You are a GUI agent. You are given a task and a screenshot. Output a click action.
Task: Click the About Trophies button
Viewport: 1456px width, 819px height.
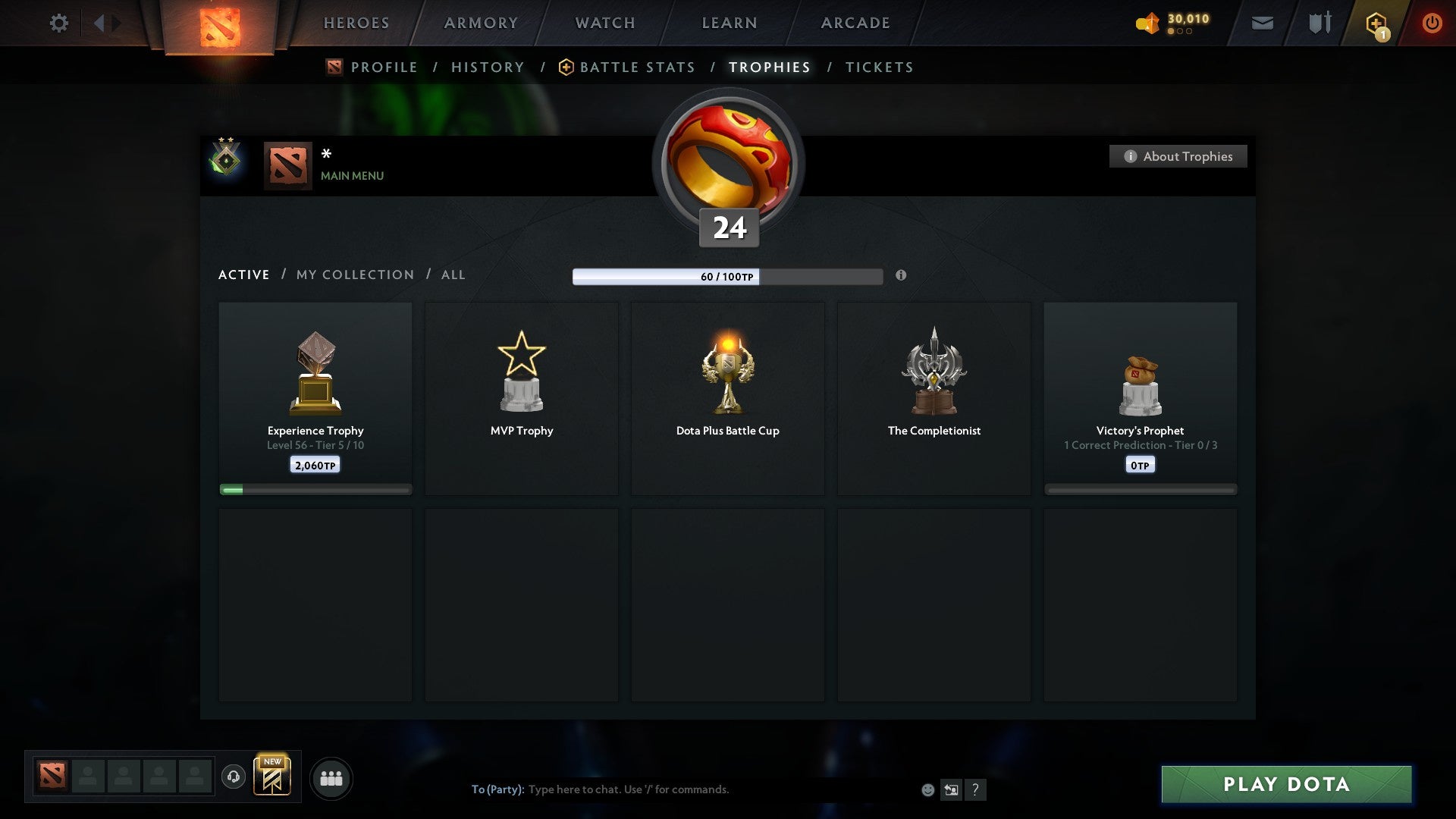coord(1178,156)
